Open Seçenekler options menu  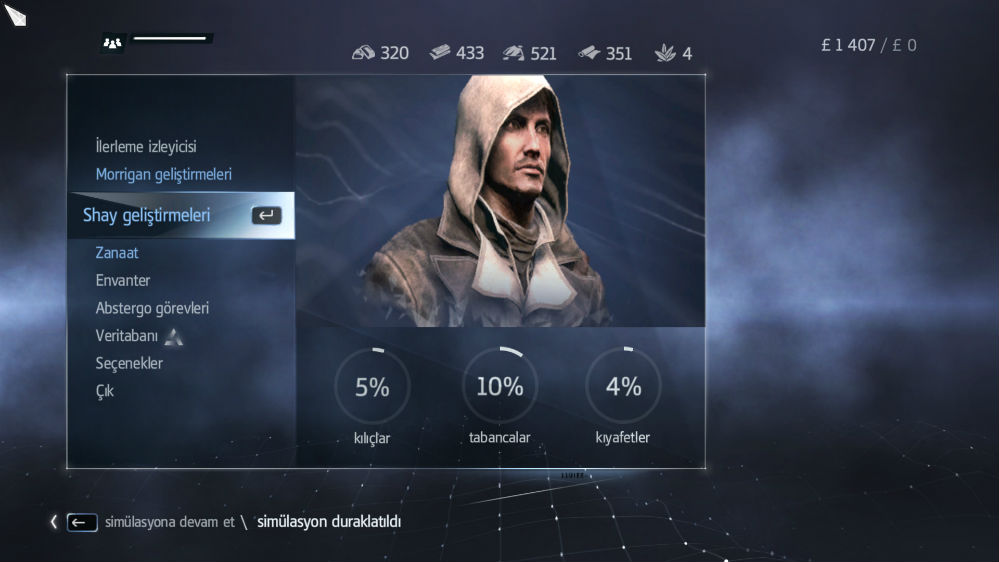(129, 363)
